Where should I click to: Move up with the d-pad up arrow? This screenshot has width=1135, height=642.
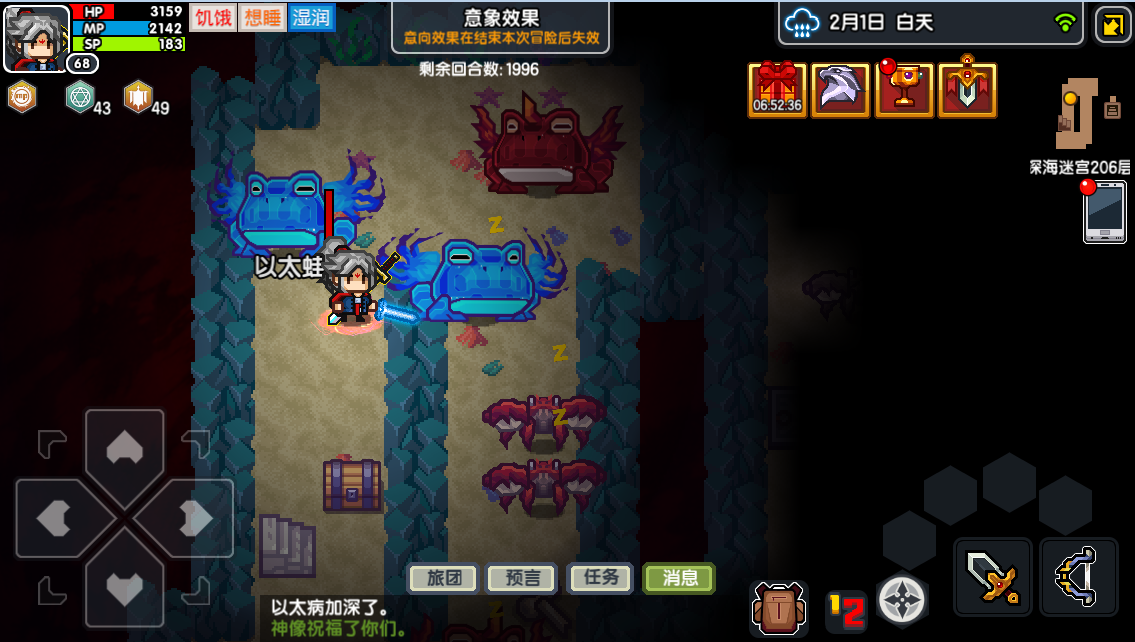[x=124, y=449]
